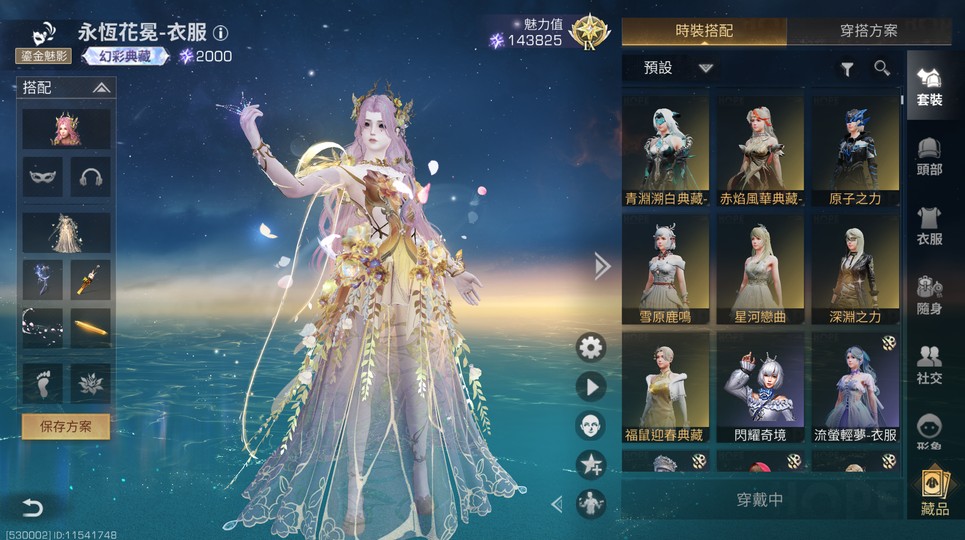This screenshot has width=965, height=540.
Task: Open the gear settings icon
Action: click(591, 347)
